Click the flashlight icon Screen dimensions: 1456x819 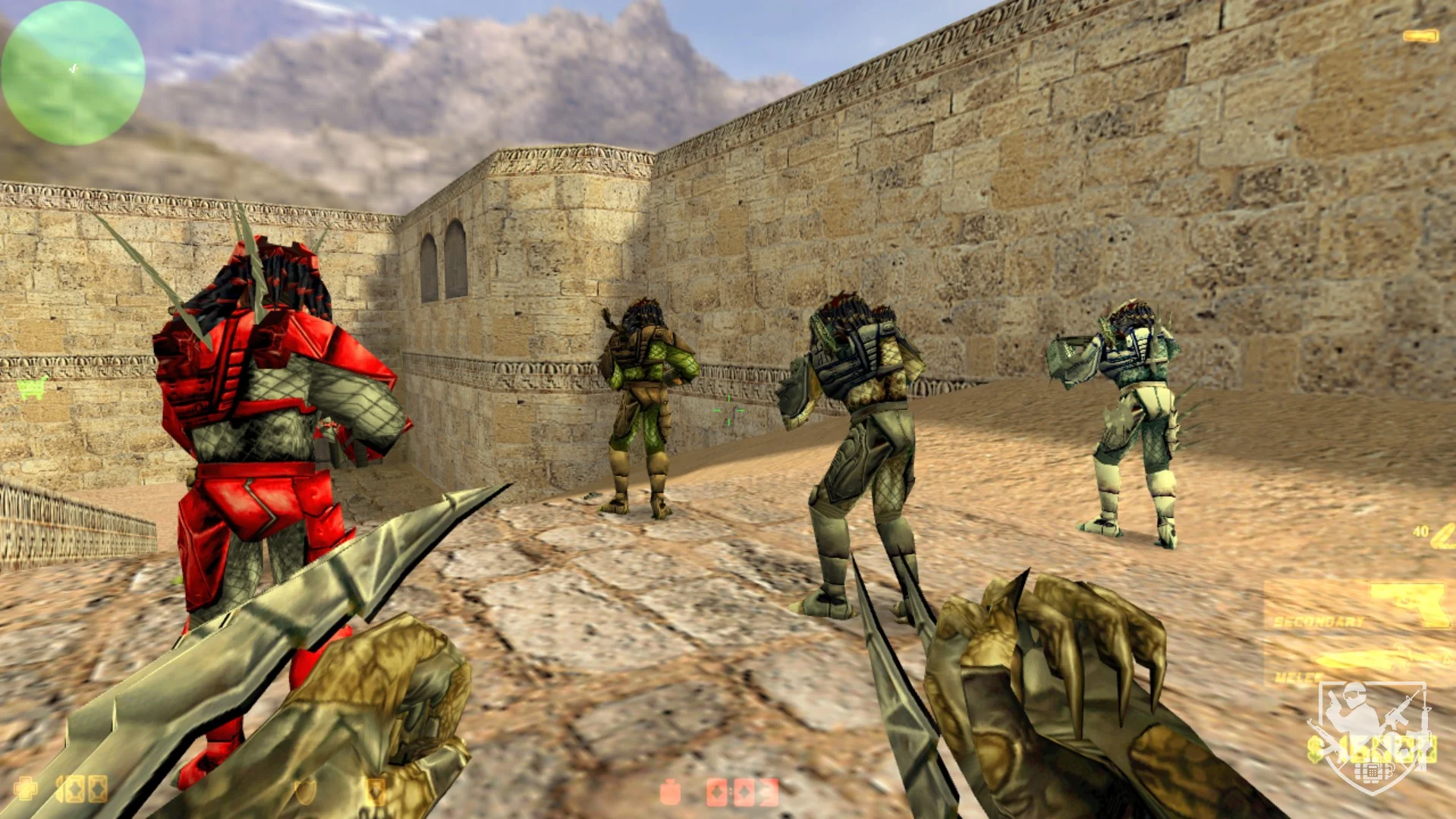(x=1420, y=36)
